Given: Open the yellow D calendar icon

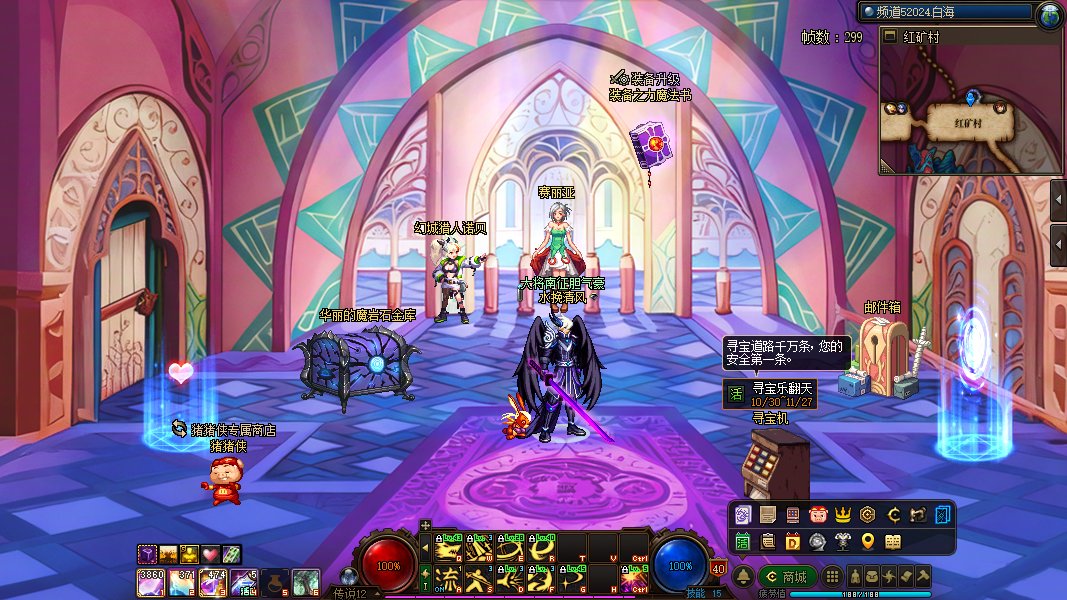Looking at the screenshot, I should tap(792, 541).
